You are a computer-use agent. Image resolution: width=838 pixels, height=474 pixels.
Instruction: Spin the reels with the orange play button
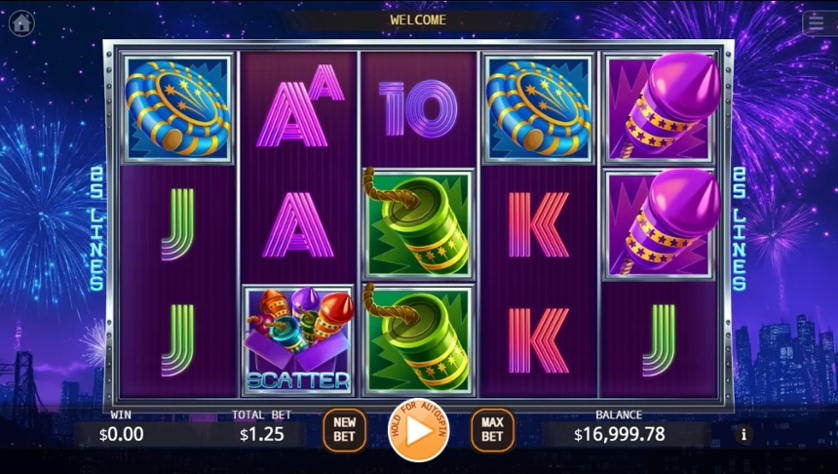click(x=418, y=430)
